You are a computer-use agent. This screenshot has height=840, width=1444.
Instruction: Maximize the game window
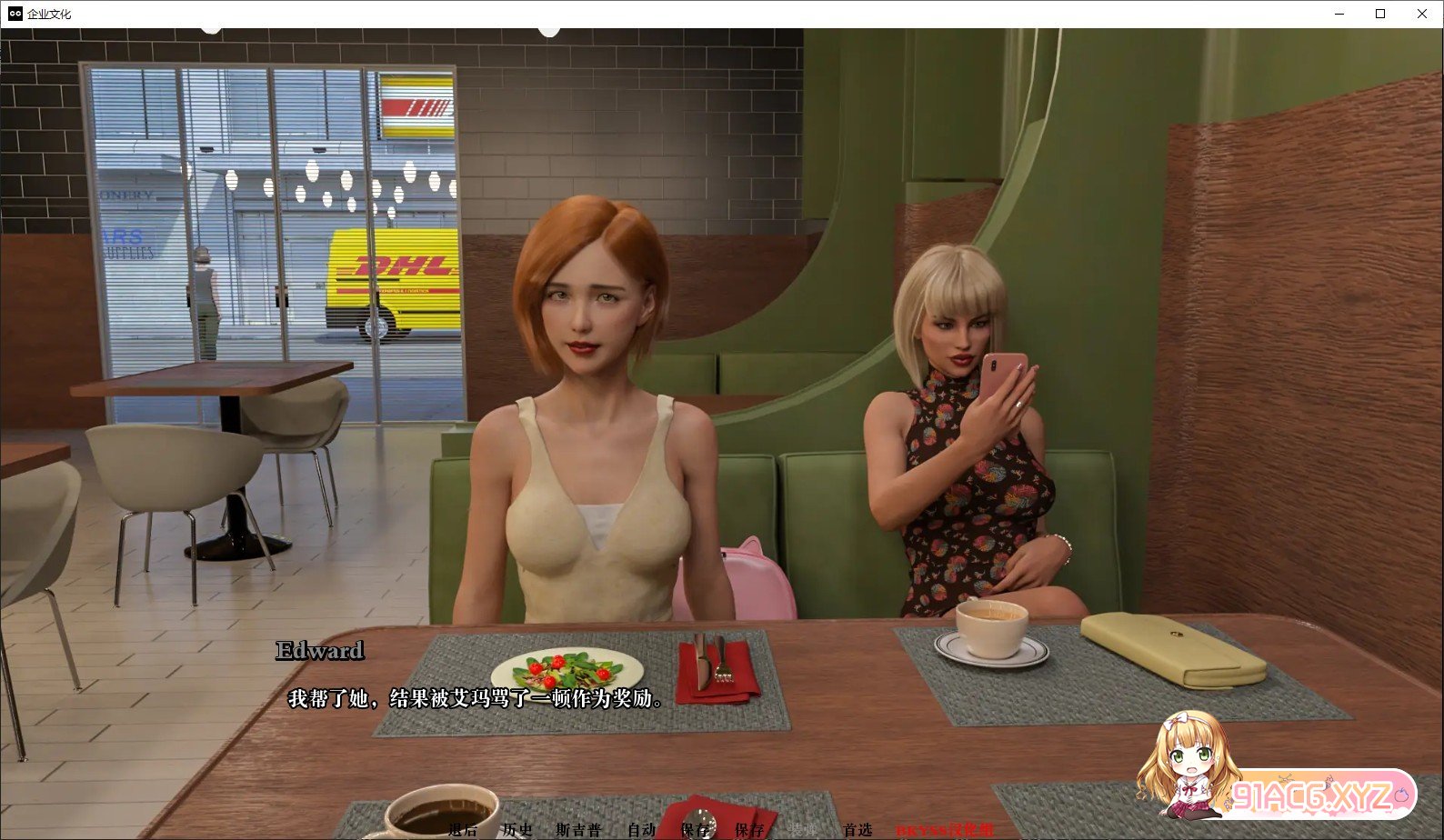(x=1380, y=14)
